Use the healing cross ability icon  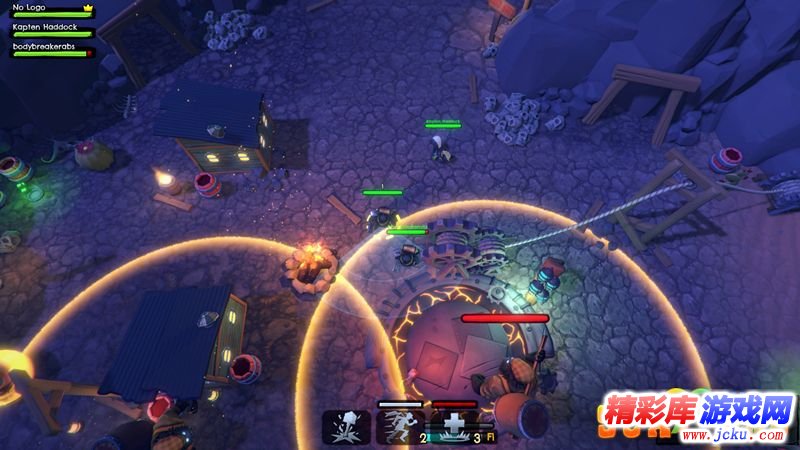tap(454, 427)
